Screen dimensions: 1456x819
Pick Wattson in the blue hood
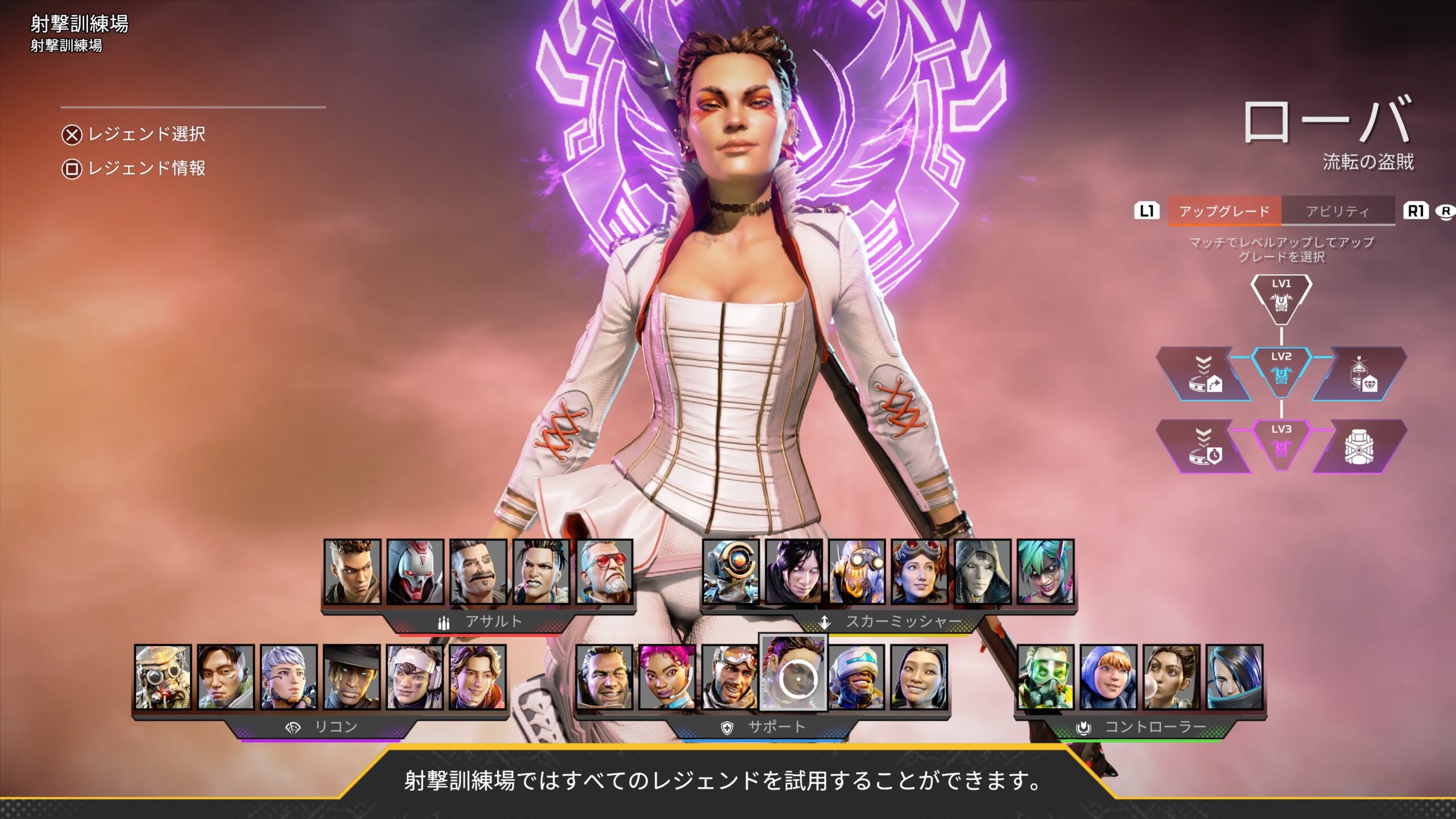(1108, 677)
